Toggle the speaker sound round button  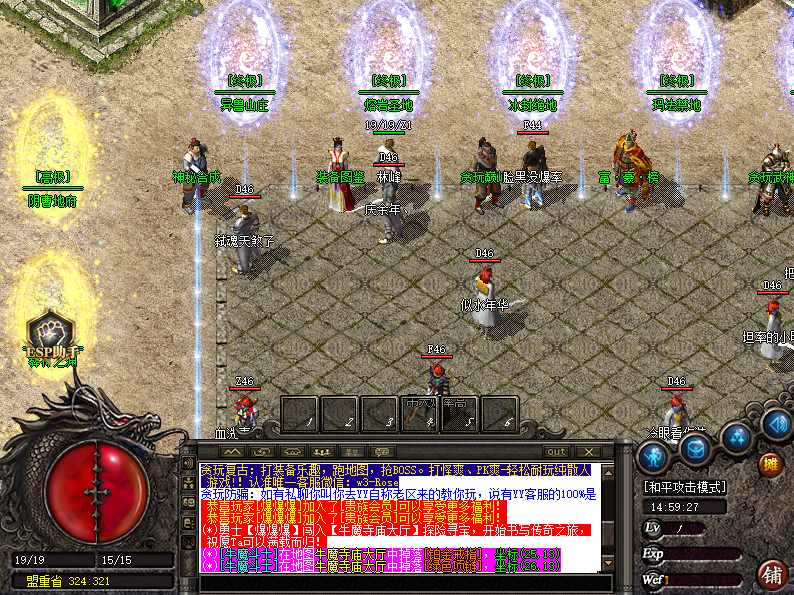click(777, 423)
